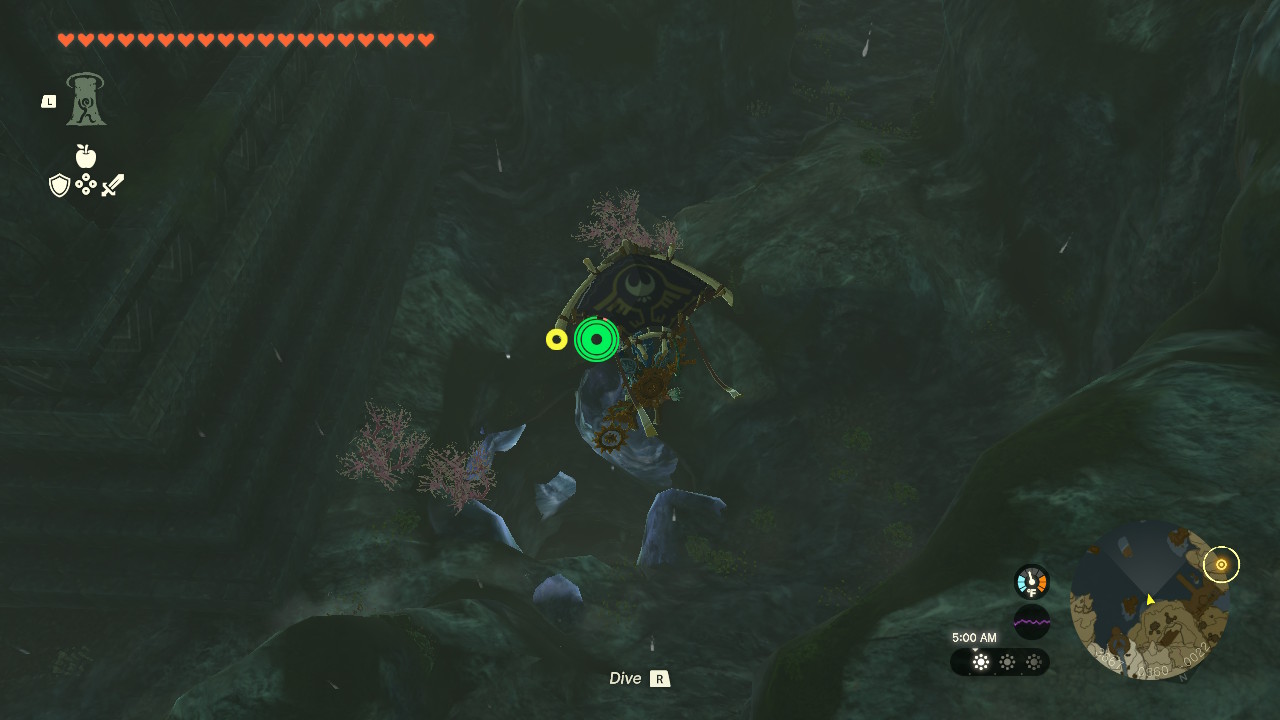The image size is (1280, 720).
Task: Click the green paraglider targeting ring
Action: (597, 340)
